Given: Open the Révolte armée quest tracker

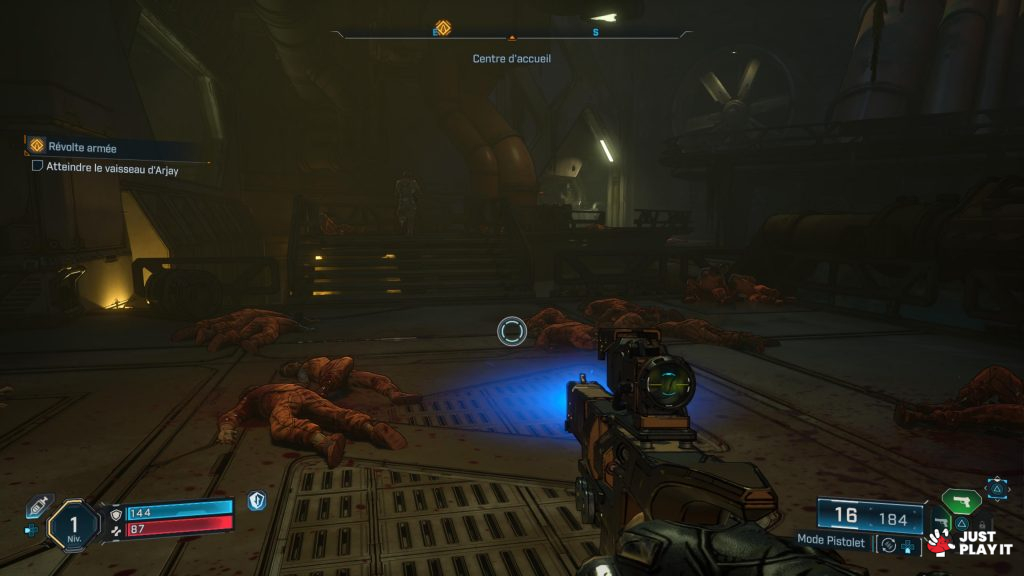Looking at the screenshot, I should click(x=82, y=148).
